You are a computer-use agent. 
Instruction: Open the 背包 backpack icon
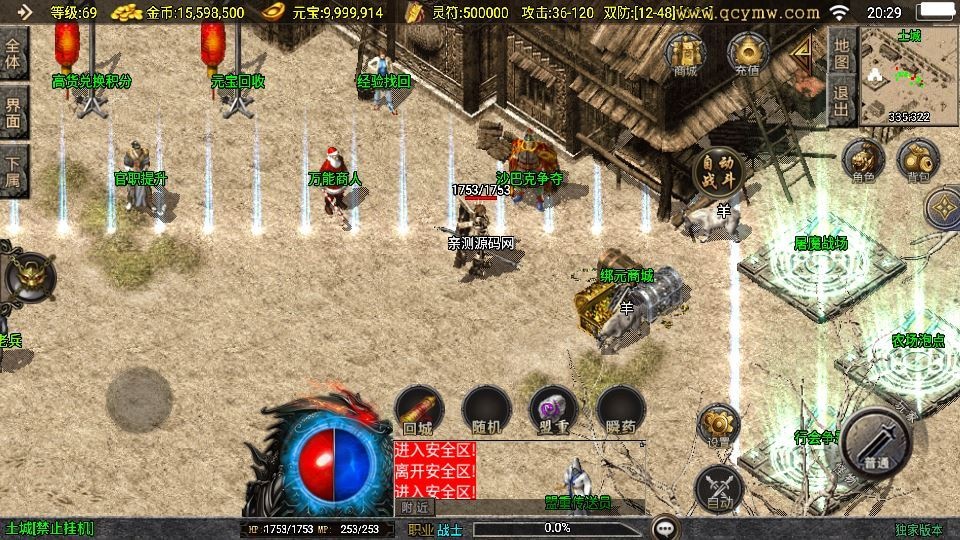coord(916,161)
